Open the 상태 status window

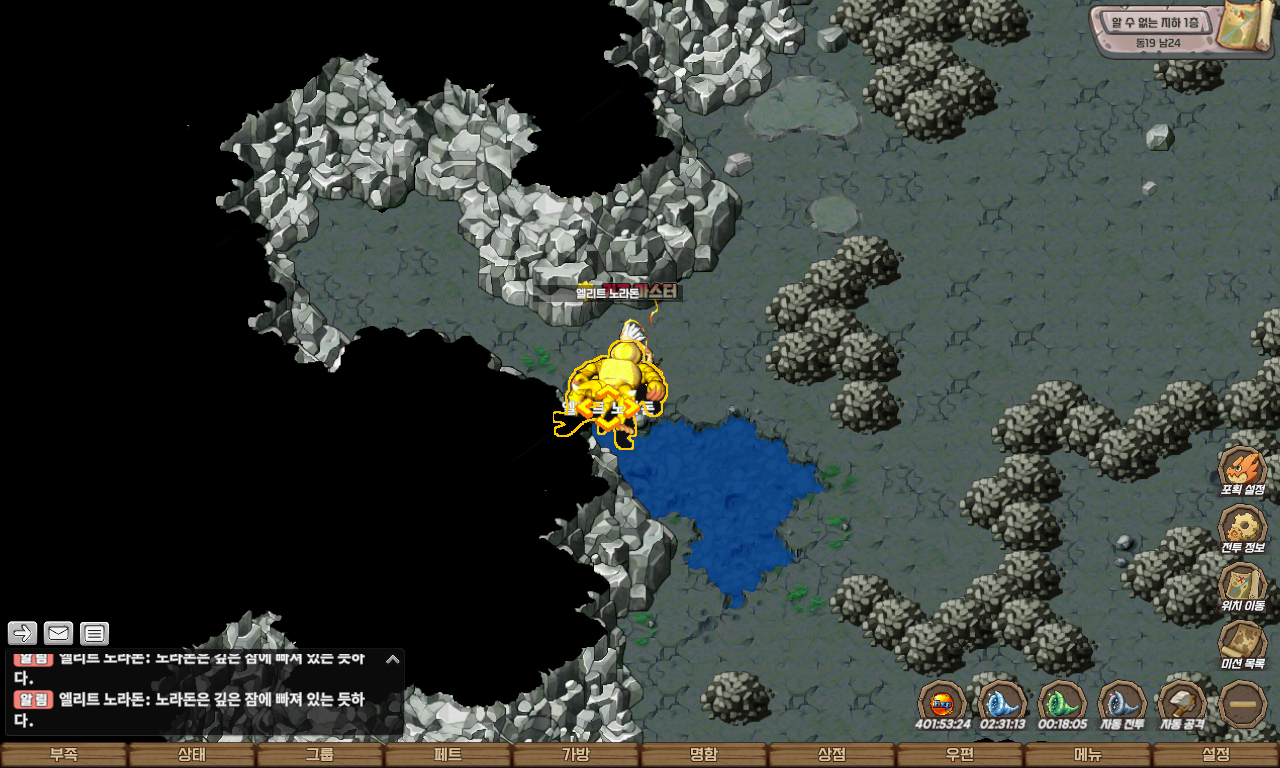[192, 755]
